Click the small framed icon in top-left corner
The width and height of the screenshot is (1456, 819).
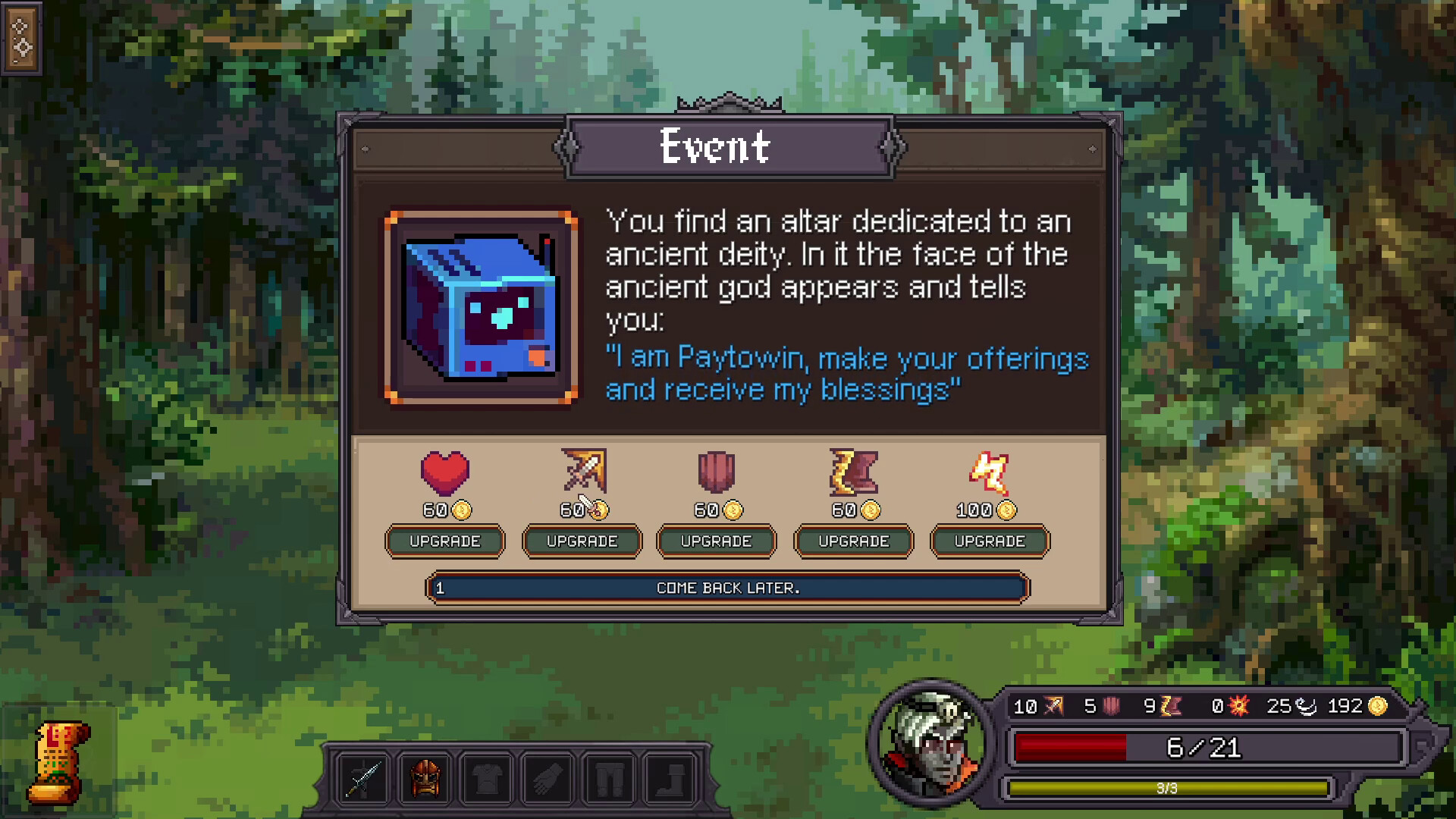click(23, 39)
